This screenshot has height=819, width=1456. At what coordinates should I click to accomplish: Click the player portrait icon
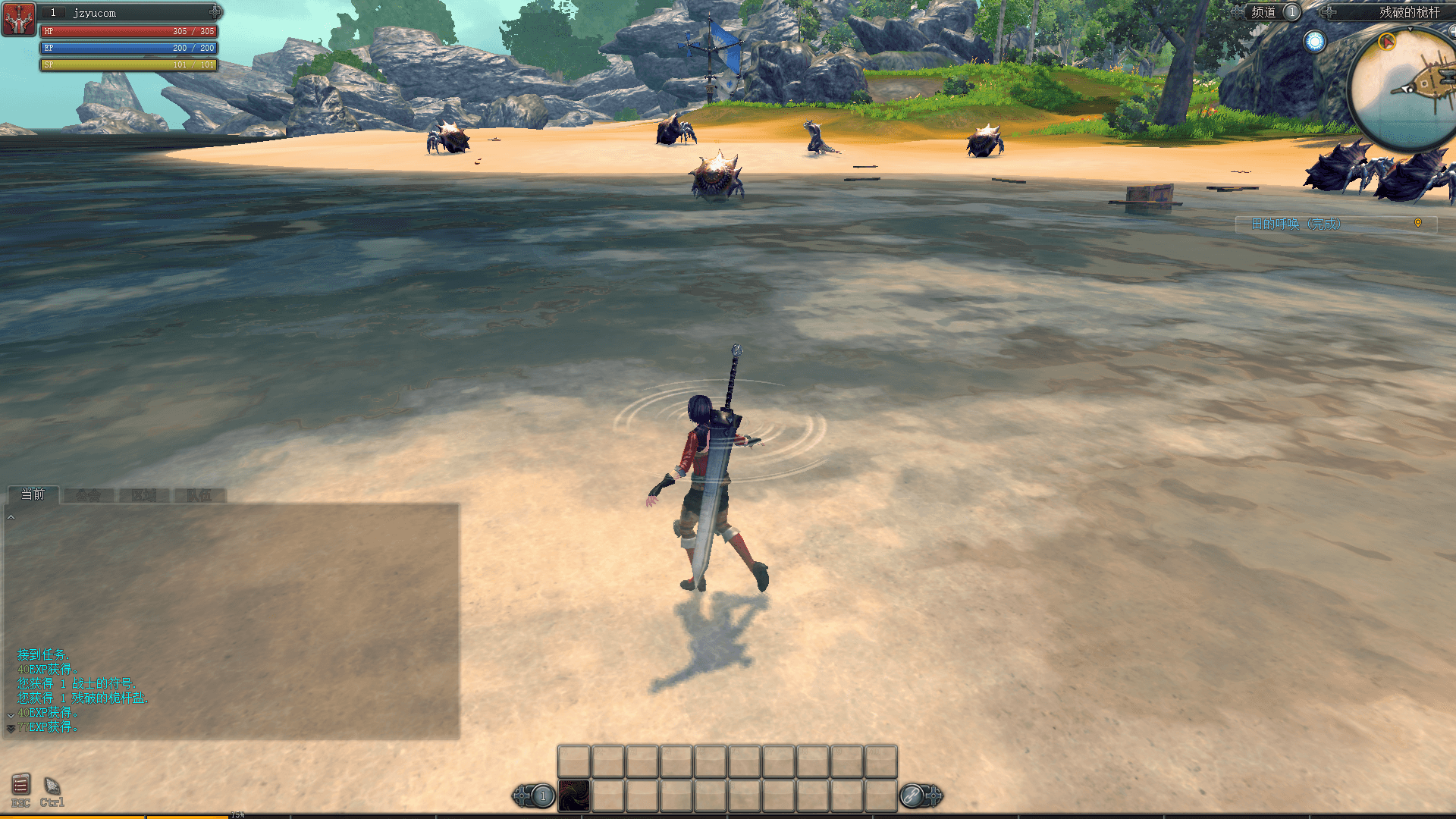(x=19, y=19)
